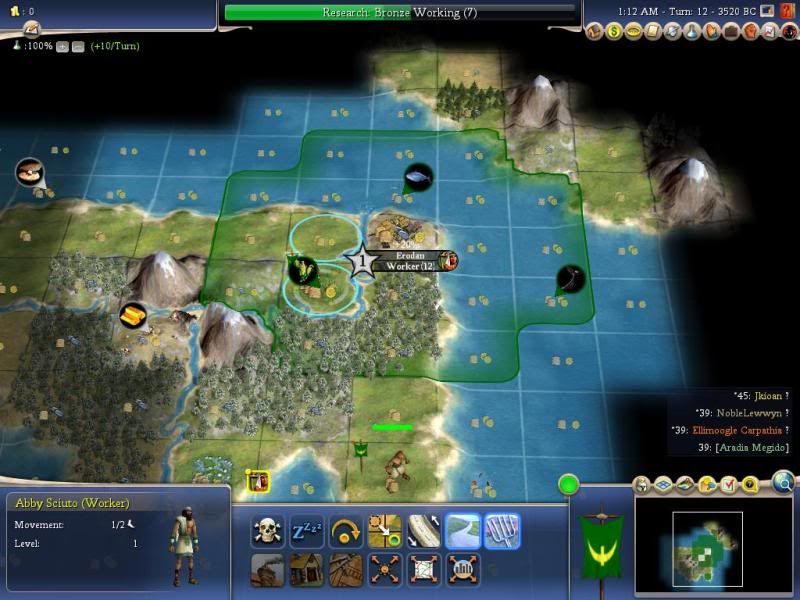Open the research bar for Bronze Working

pyautogui.click(x=400, y=12)
